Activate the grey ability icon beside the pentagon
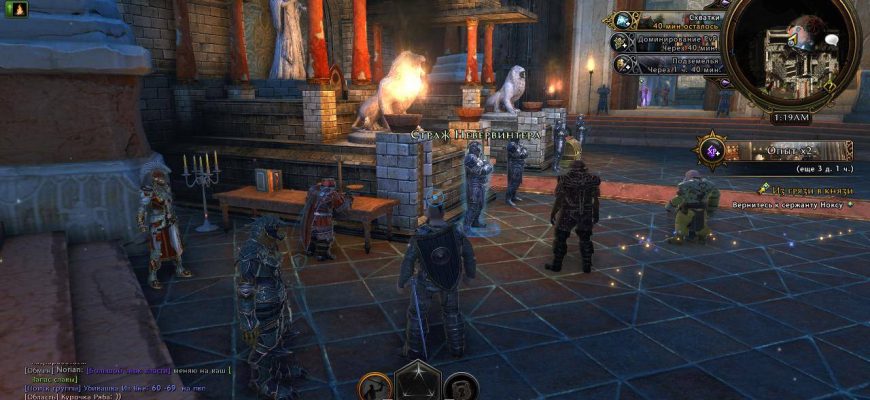Image resolution: width=870 pixels, height=400 pixels. [x=459, y=387]
